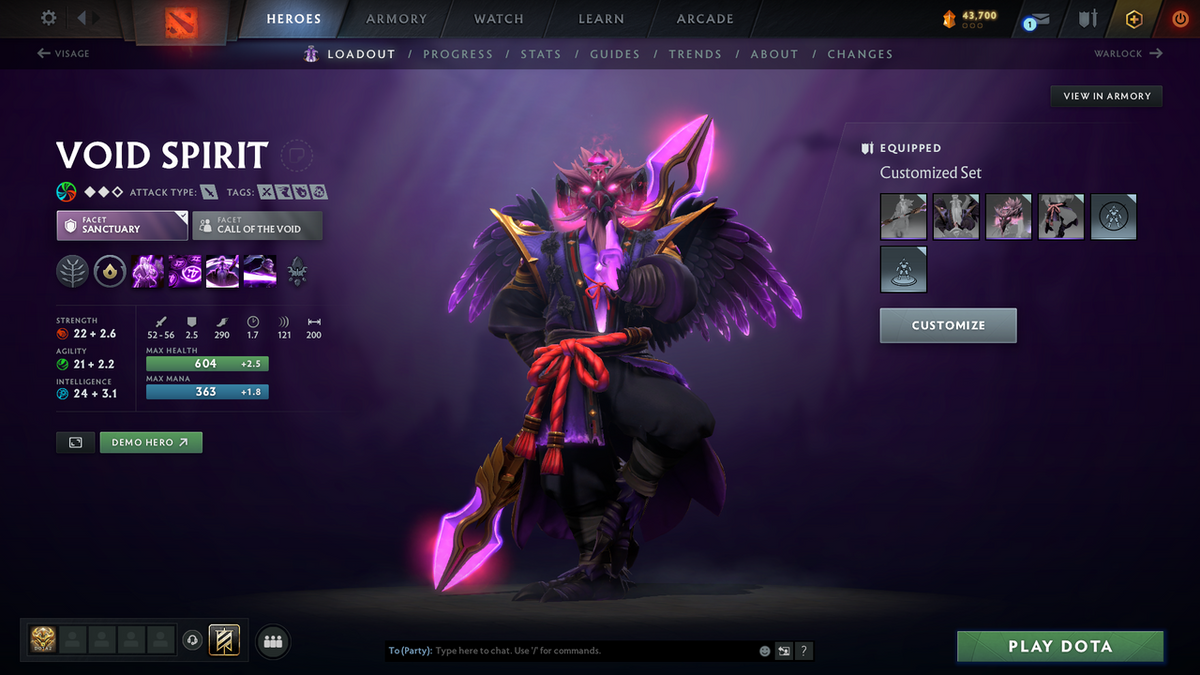Open the settings gear menu
Image resolution: width=1200 pixels, height=675 pixels.
coord(49,18)
